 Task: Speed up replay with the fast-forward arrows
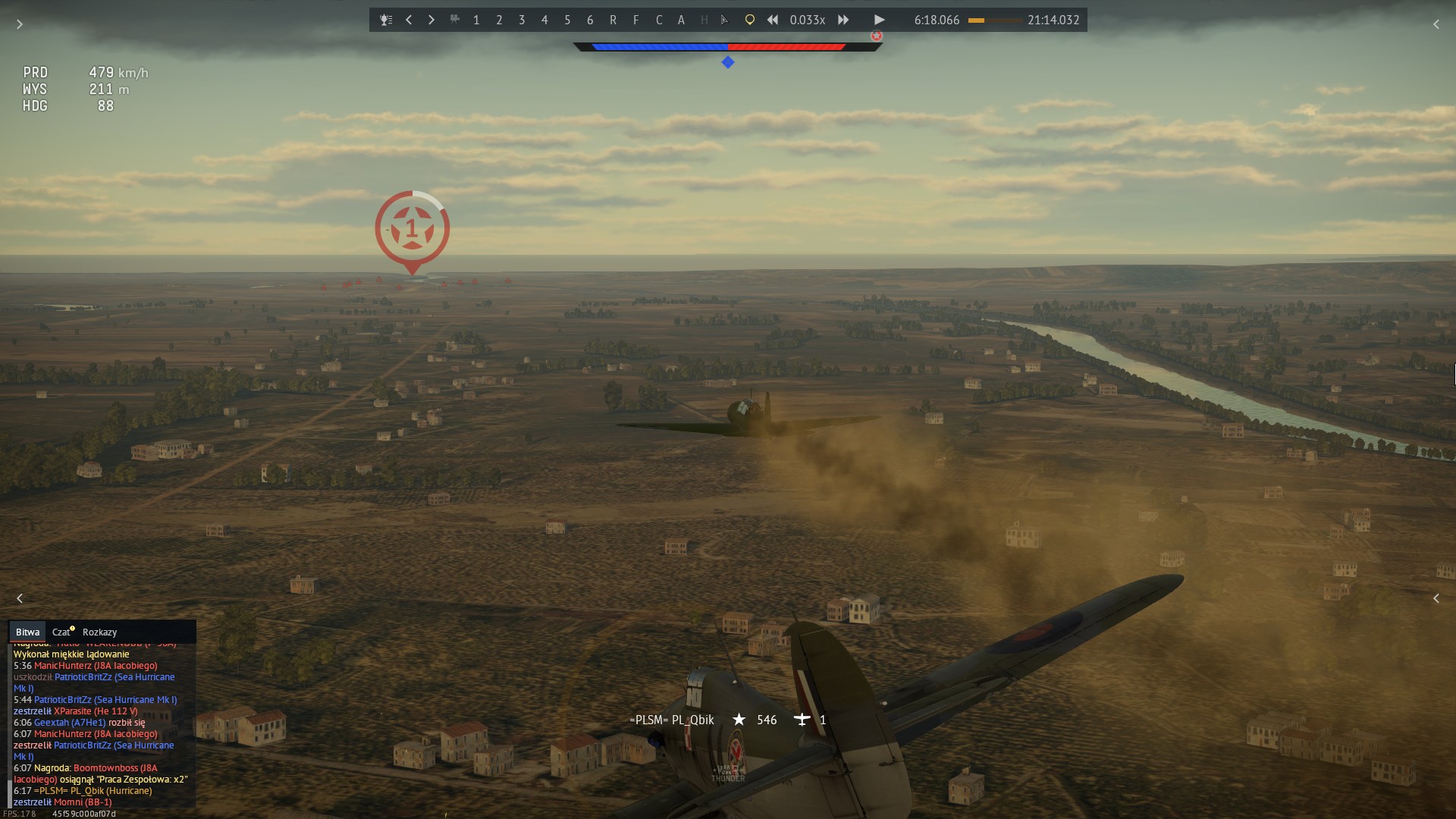843,20
